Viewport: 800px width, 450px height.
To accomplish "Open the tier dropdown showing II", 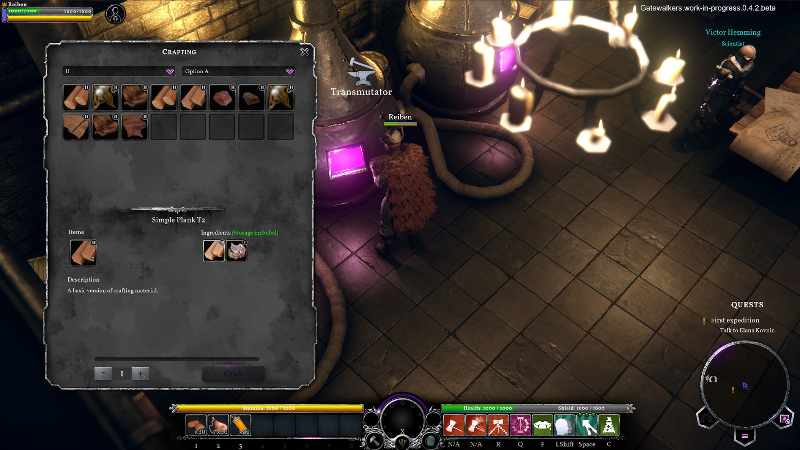I will (119, 71).
